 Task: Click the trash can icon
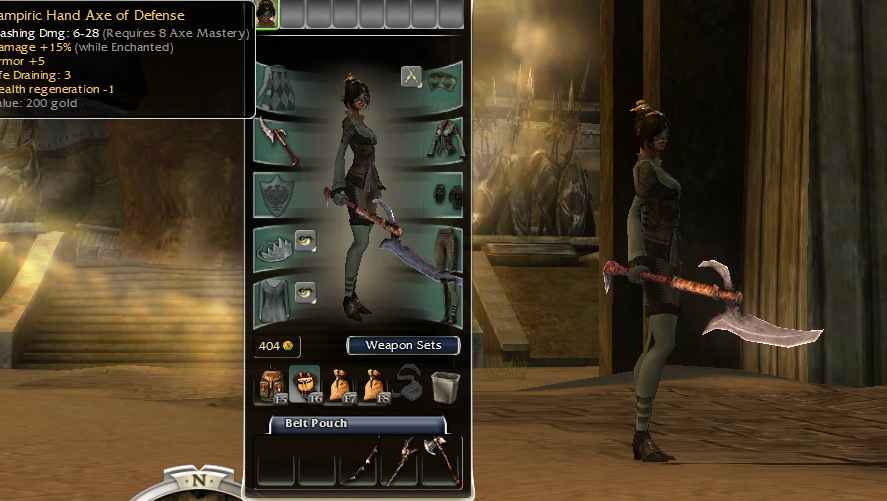pos(444,384)
